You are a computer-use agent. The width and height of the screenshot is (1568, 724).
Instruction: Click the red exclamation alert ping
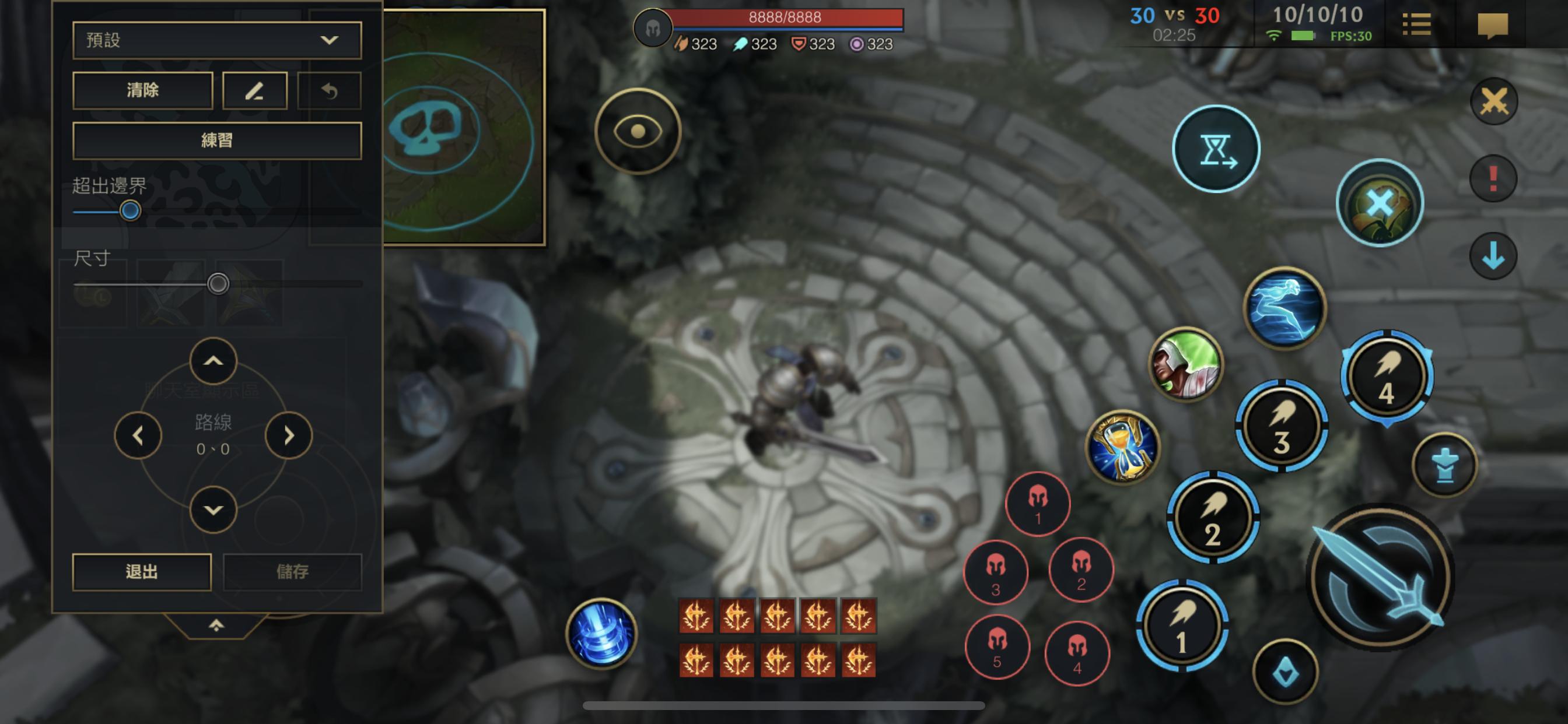click(1493, 178)
